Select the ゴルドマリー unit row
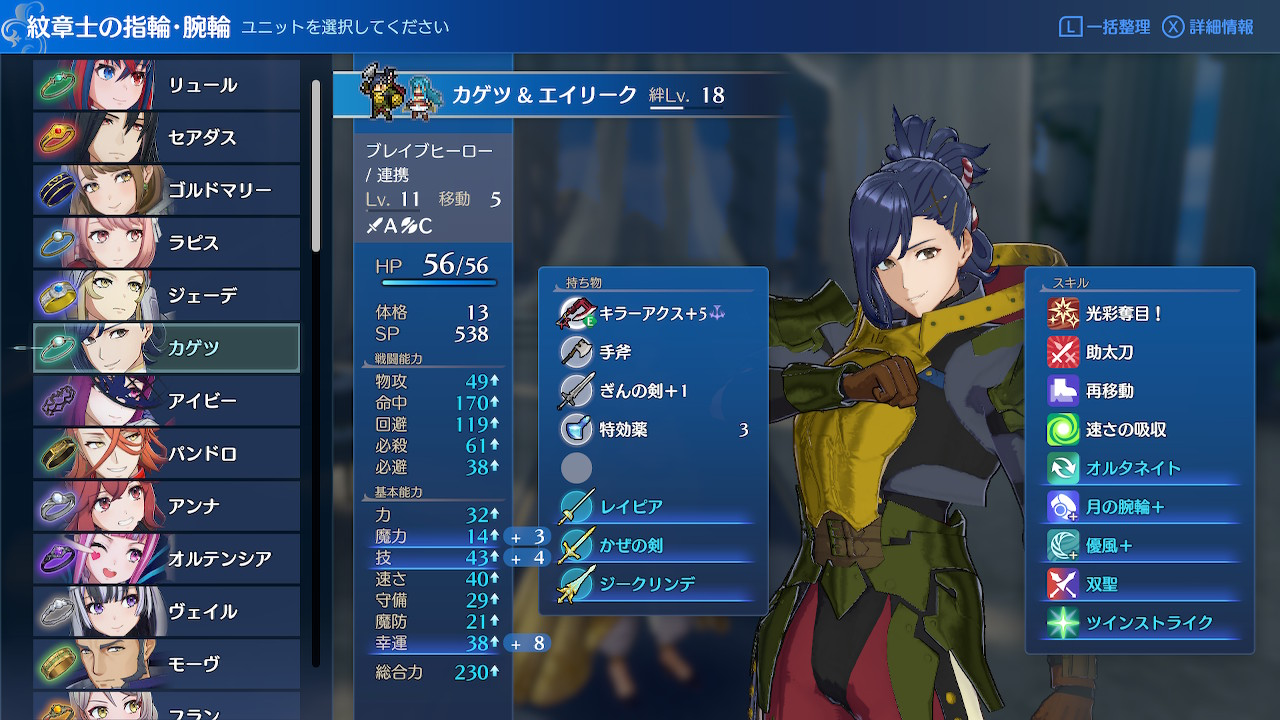The height and width of the screenshot is (720, 1280). click(x=167, y=190)
